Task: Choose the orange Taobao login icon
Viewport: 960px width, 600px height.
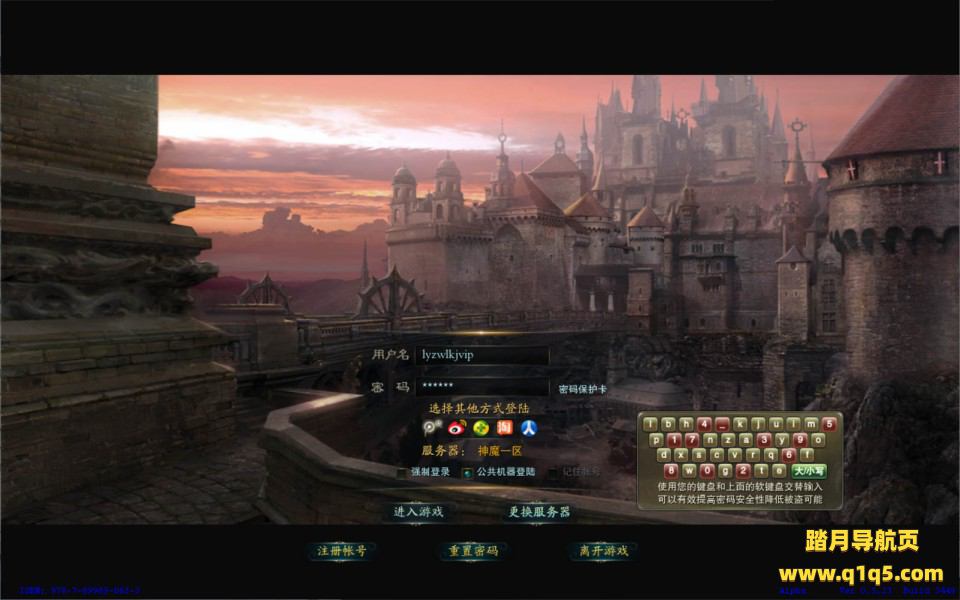Action: coord(505,428)
